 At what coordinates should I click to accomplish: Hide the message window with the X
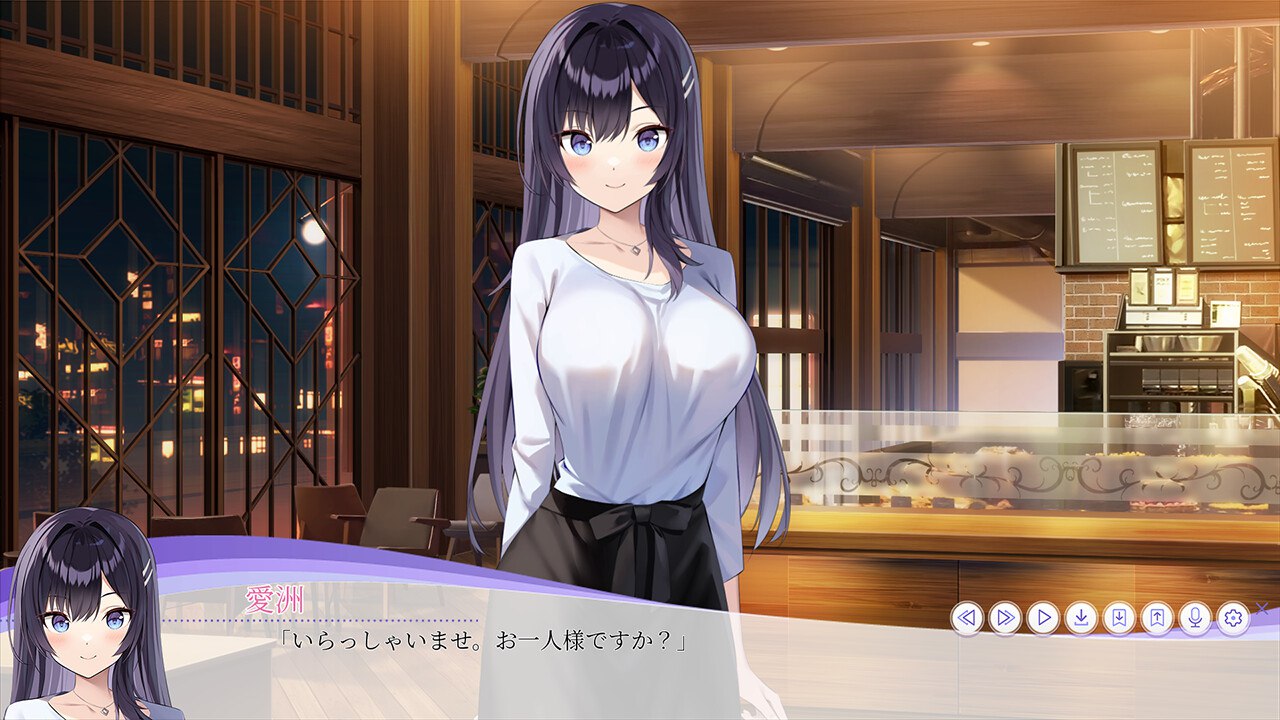point(1262,609)
